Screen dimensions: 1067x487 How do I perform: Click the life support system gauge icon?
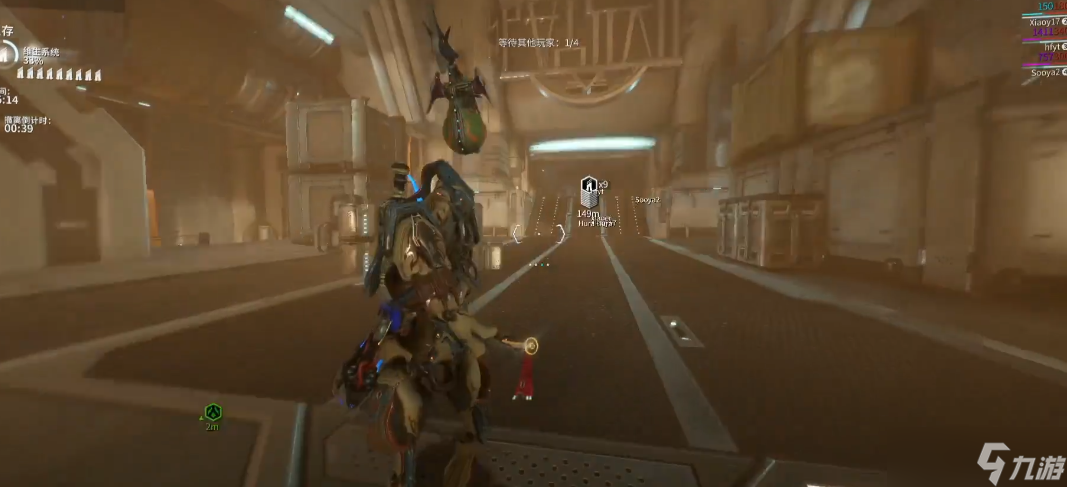pos(7,53)
